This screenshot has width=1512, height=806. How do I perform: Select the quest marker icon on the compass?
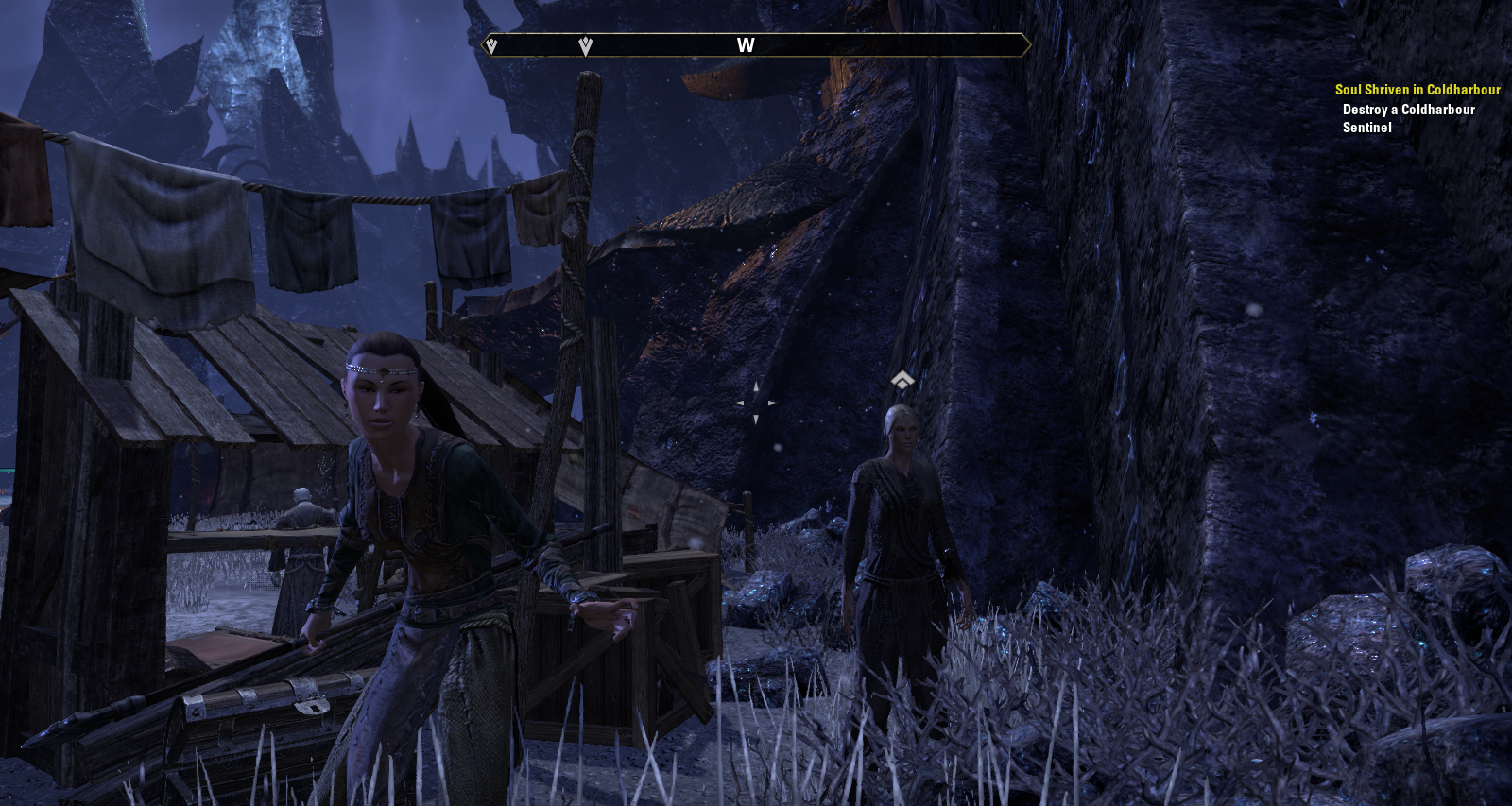pyautogui.click(x=585, y=45)
